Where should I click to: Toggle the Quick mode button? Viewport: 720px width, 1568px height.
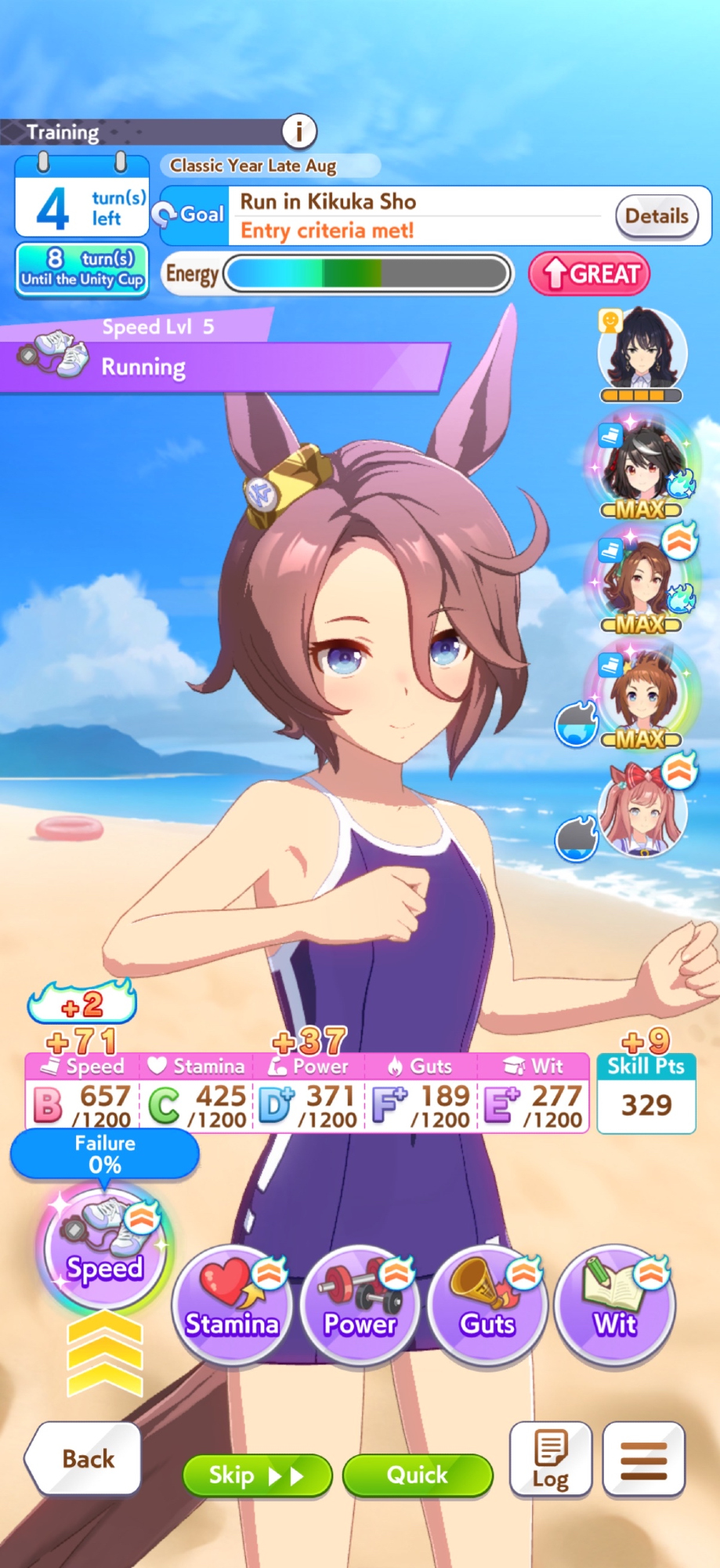(x=418, y=1475)
